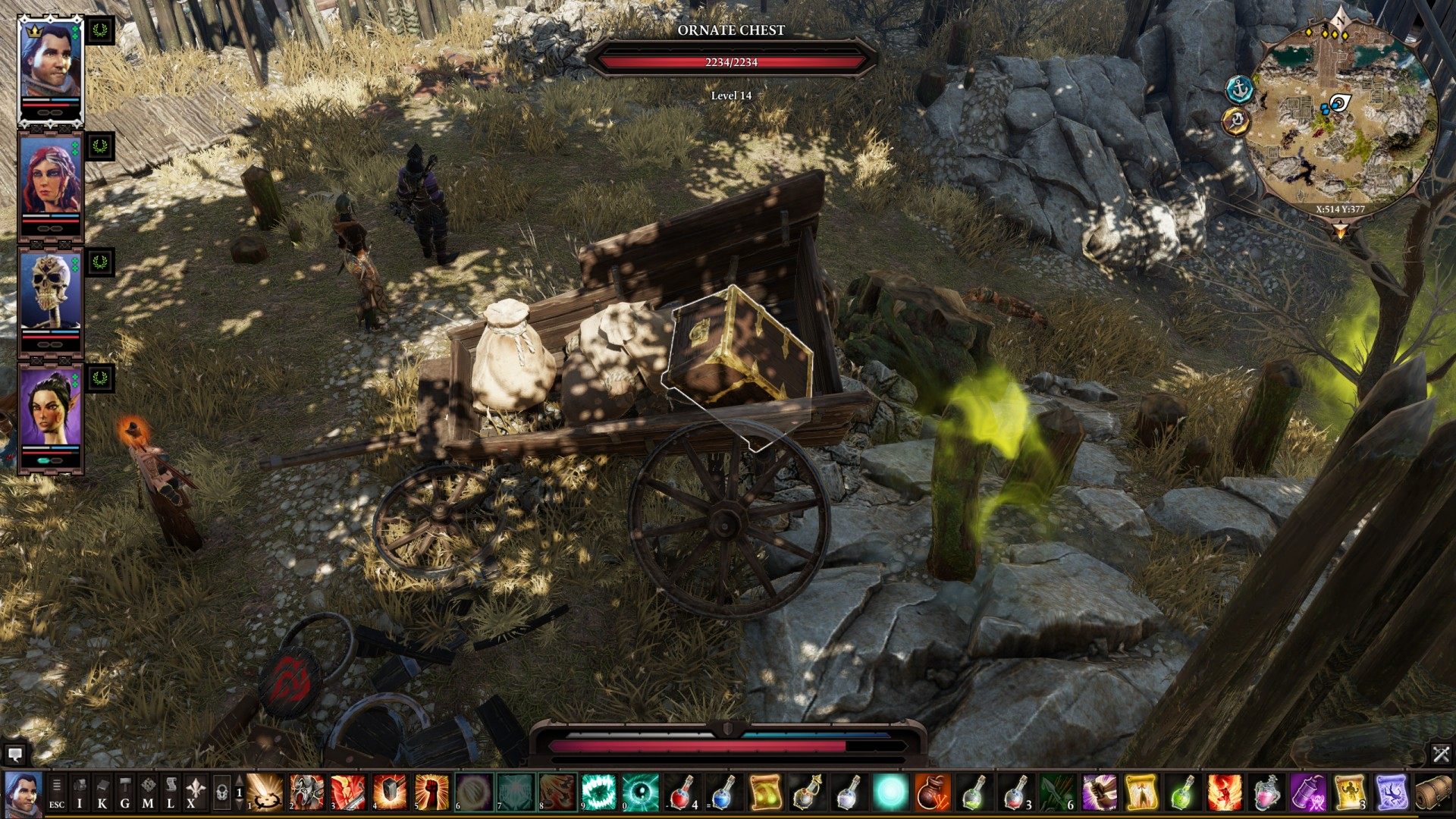
Task: Use the green arrows item with count 6
Action: [x=1057, y=792]
